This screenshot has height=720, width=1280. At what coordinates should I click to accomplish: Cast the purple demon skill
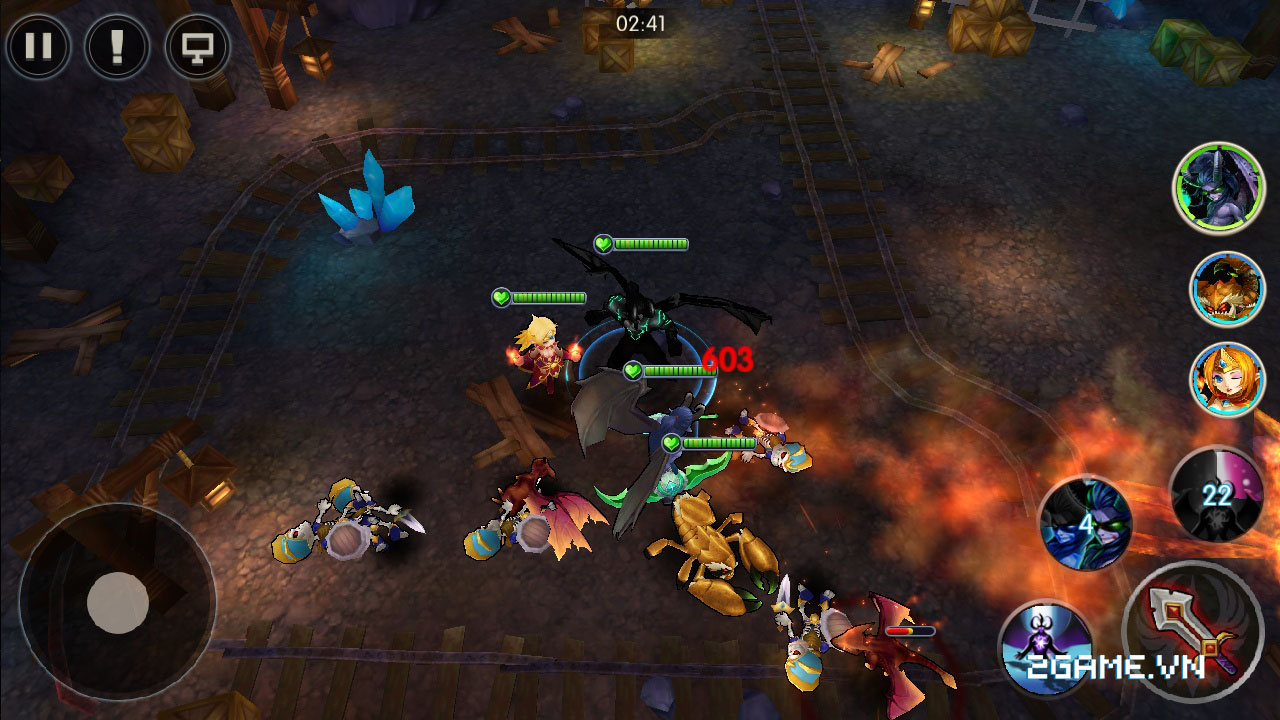pyautogui.click(x=1045, y=648)
